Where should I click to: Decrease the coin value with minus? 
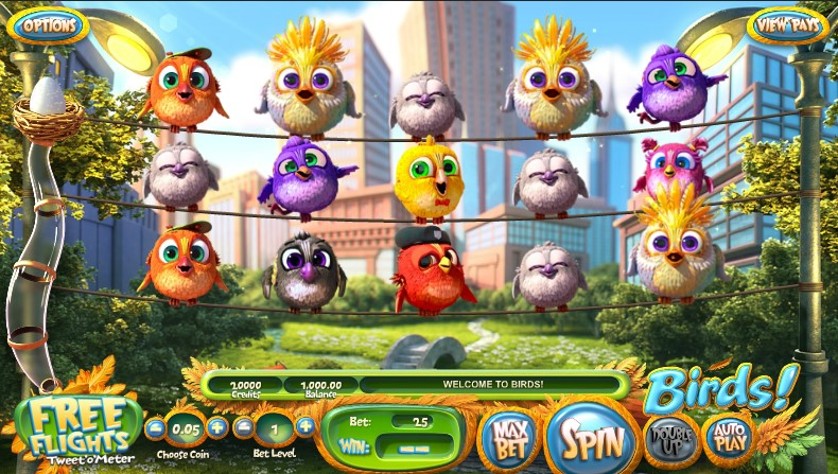click(154, 428)
